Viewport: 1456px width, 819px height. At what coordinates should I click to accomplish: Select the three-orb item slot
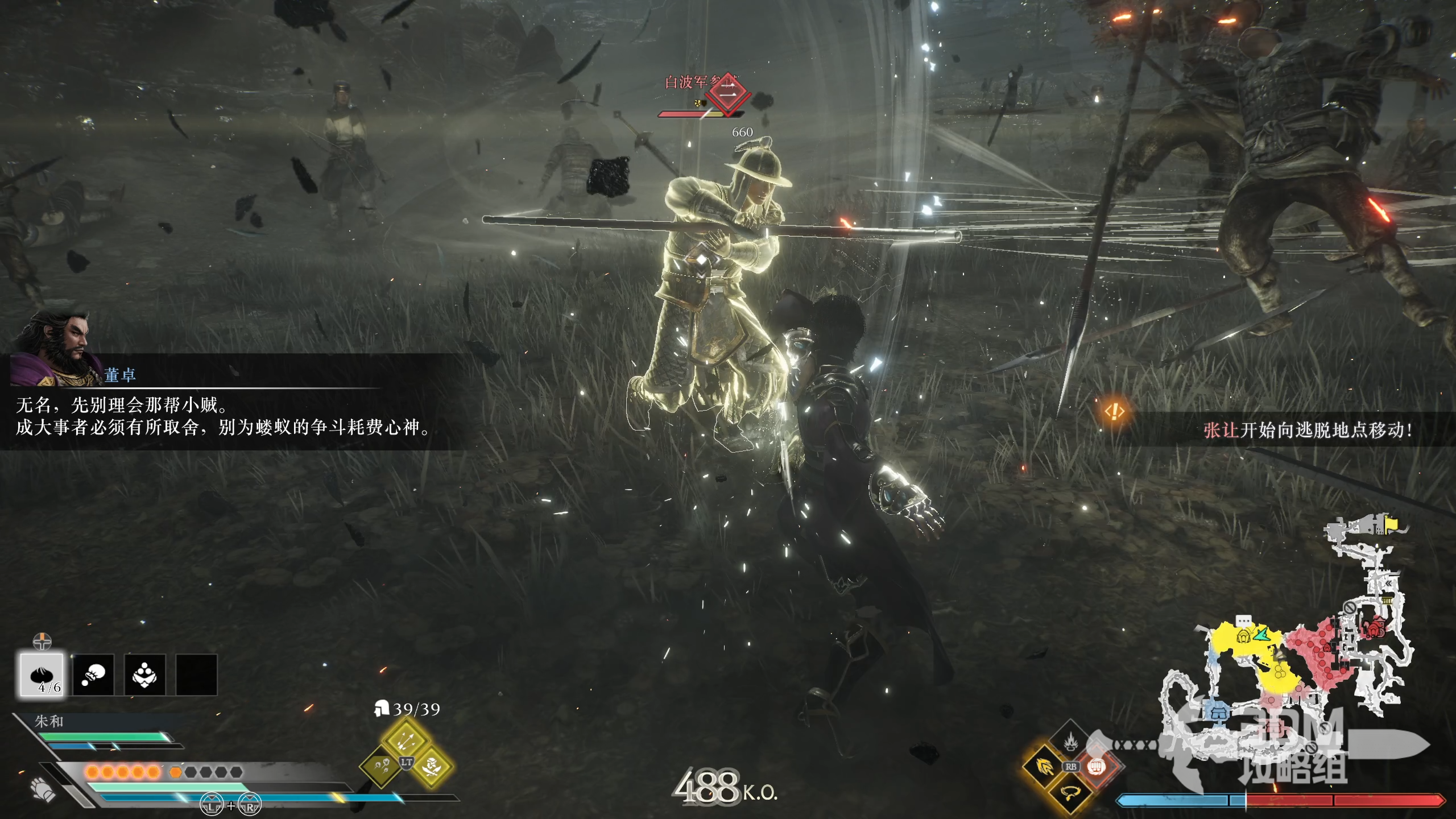[144, 675]
